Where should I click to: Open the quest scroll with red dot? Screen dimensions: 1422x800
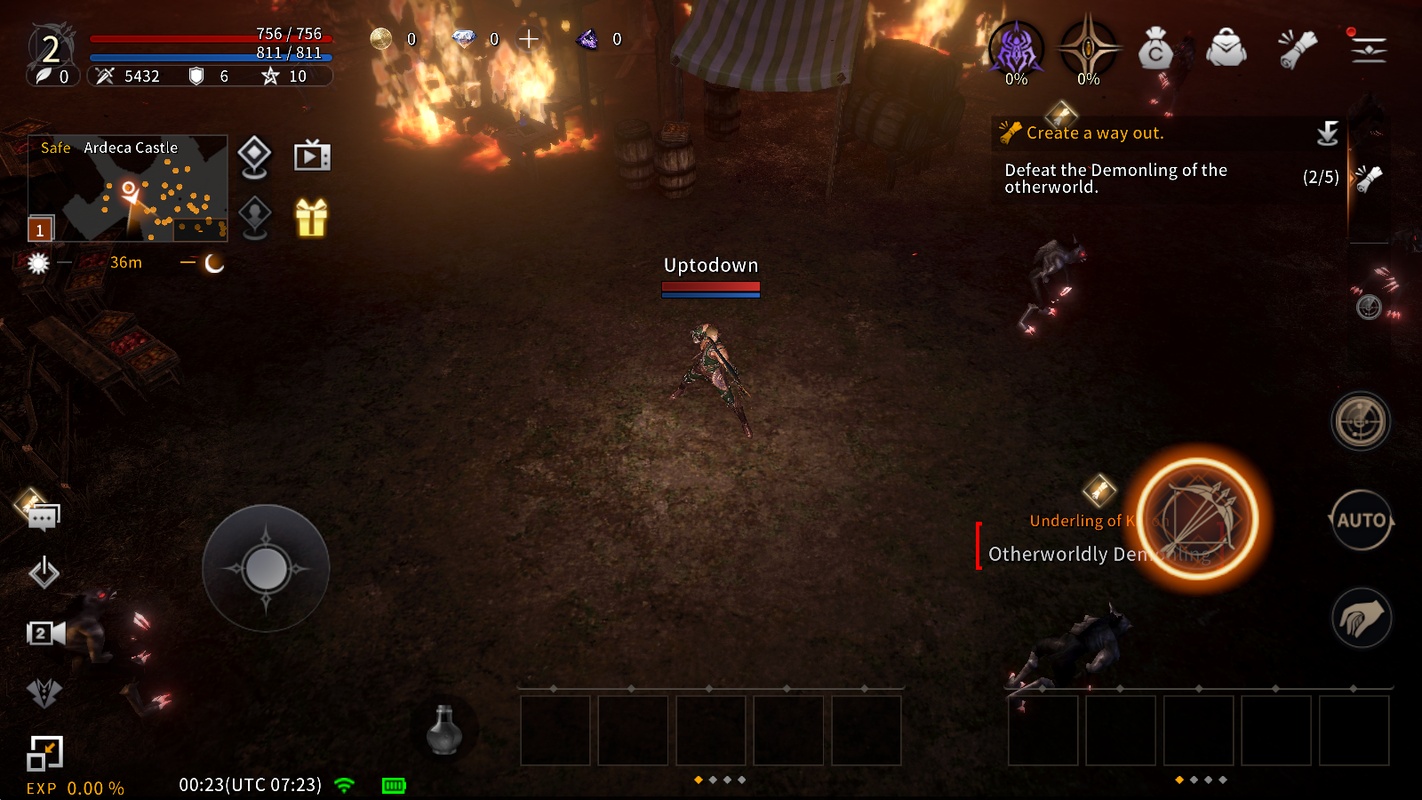1296,47
